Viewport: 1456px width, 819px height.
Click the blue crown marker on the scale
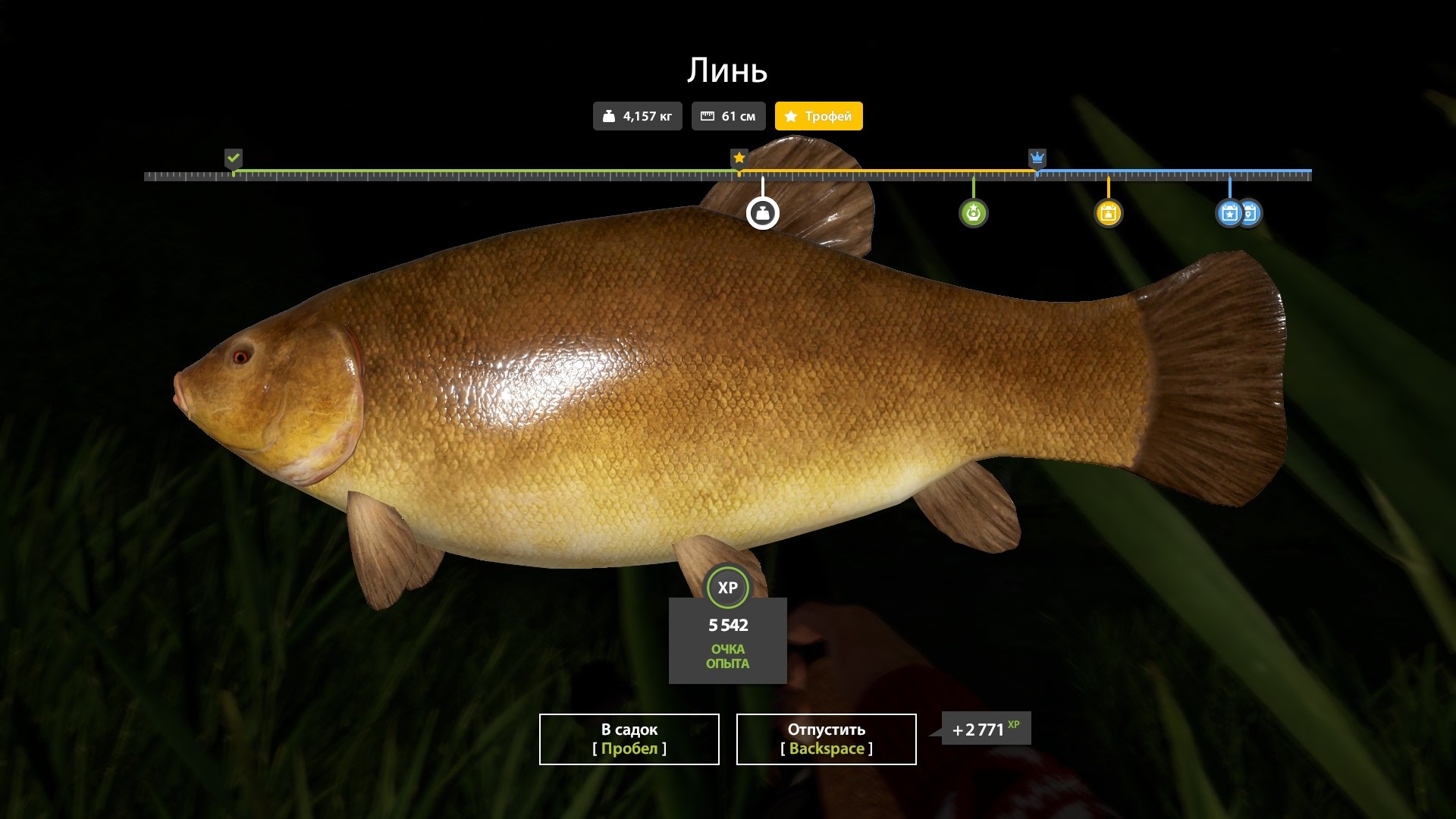pyautogui.click(x=1037, y=158)
